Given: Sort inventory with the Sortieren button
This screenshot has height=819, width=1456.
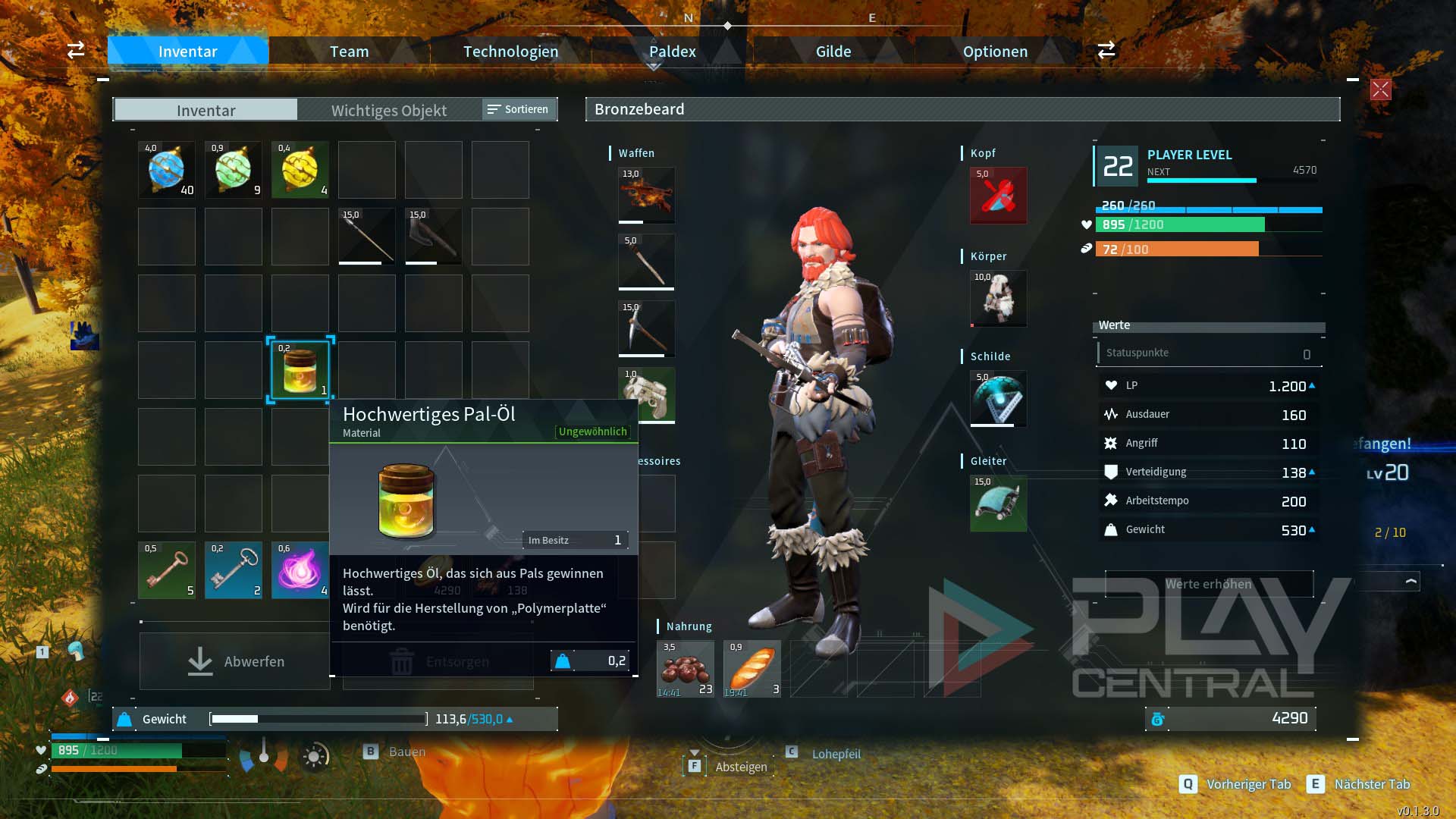Looking at the screenshot, I should (x=519, y=109).
